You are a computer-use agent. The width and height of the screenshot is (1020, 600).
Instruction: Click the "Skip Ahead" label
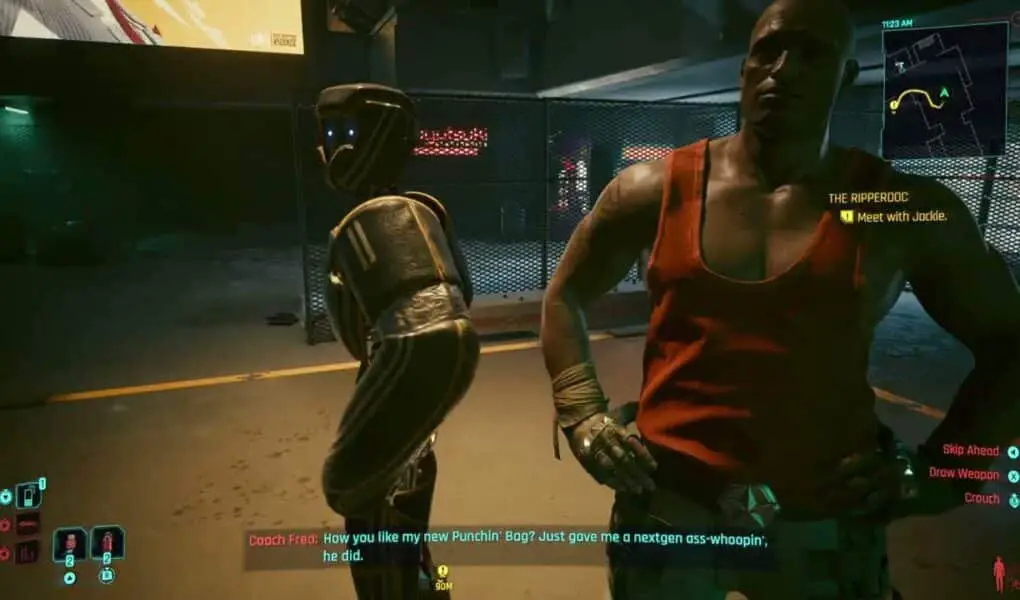coord(969,451)
